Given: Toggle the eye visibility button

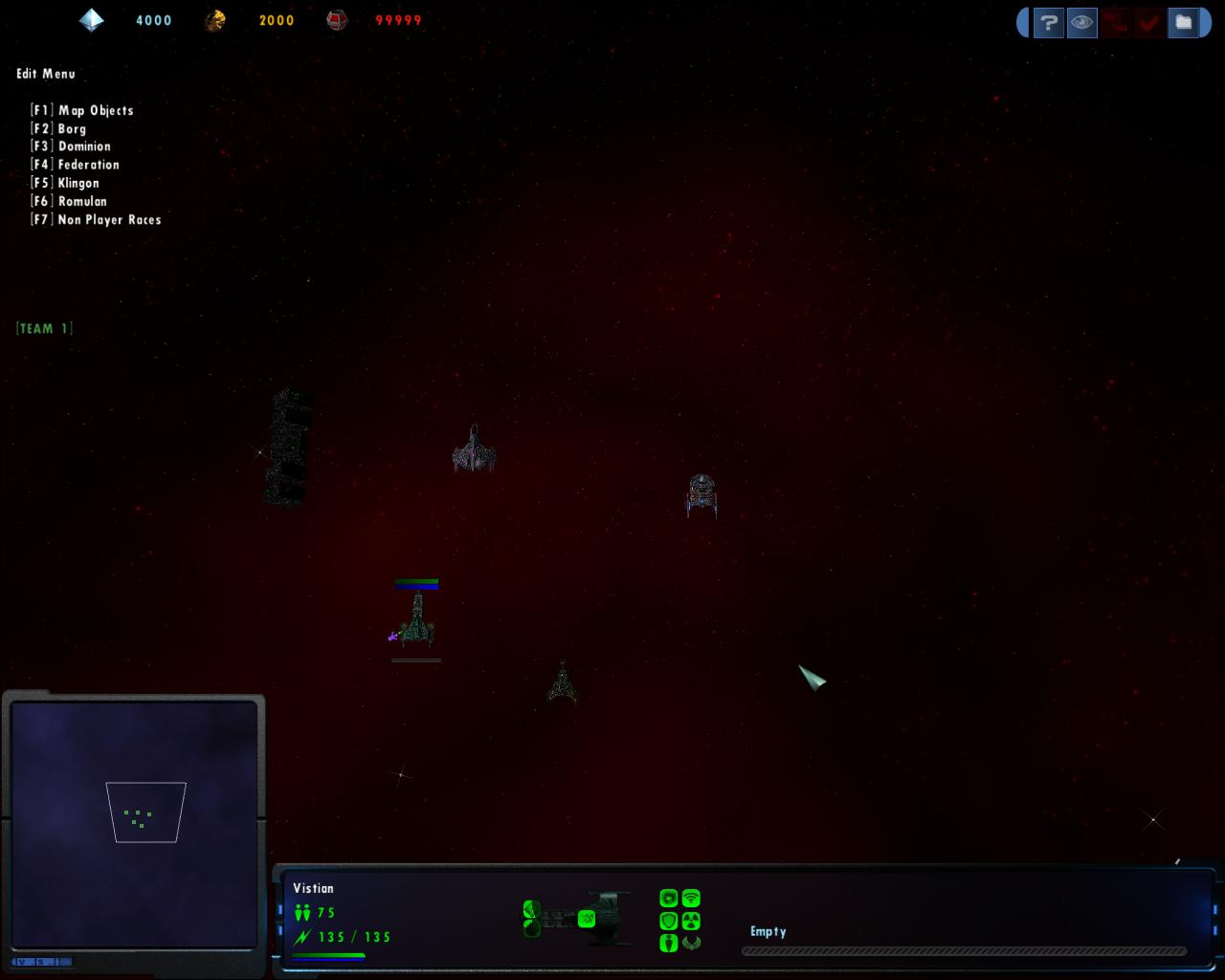Looking at the screenshot, I should 1082,22.
